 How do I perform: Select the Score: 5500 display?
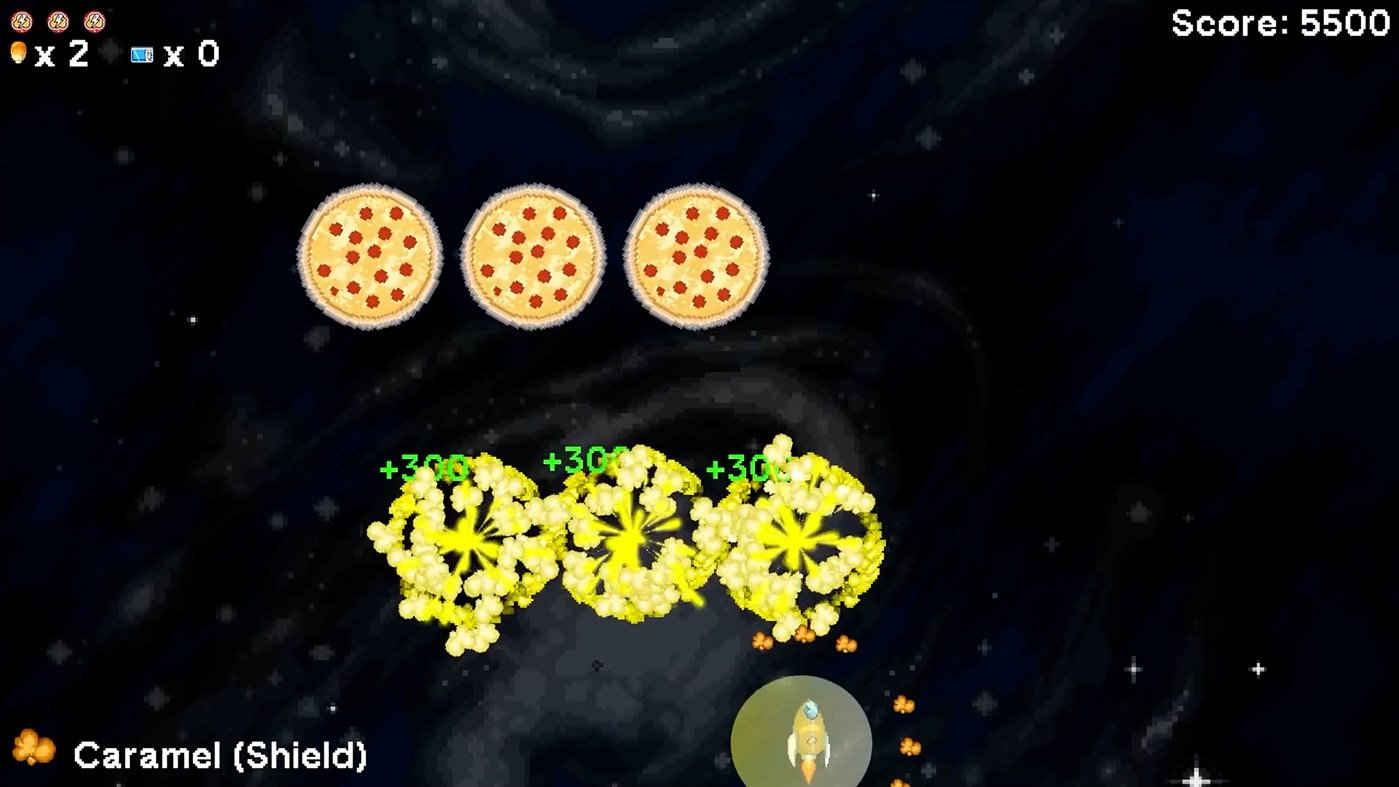click(x=1279, y=23)
